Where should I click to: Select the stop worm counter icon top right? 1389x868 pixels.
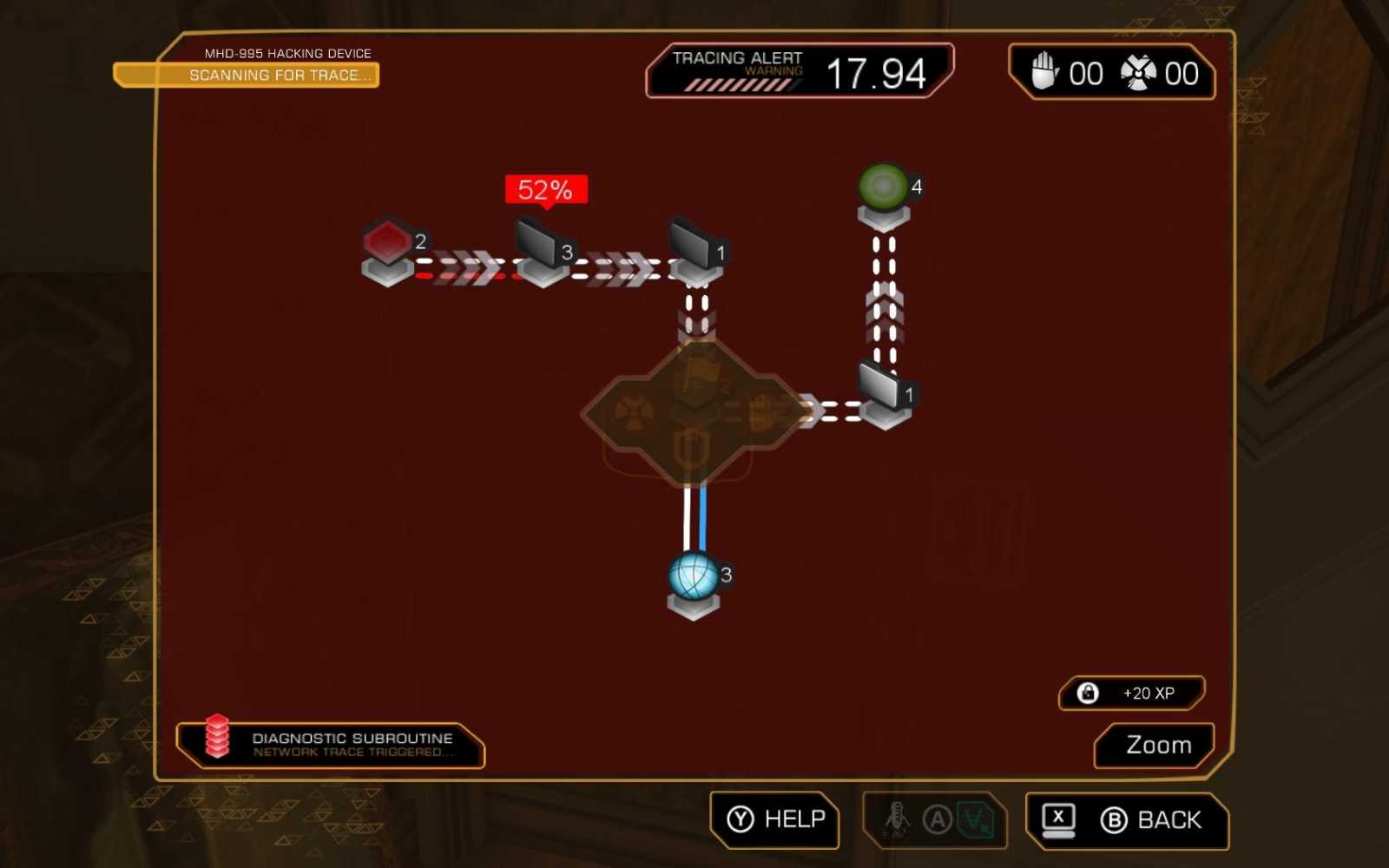[x=1044, y=74]
